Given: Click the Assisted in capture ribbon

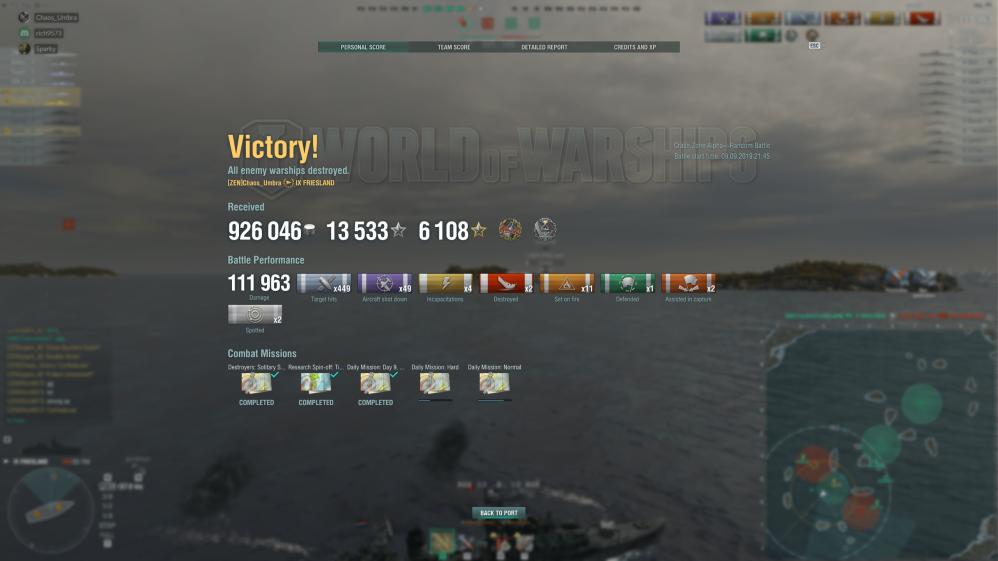Looking at the screenshot, I should click(x=688, y=284).
